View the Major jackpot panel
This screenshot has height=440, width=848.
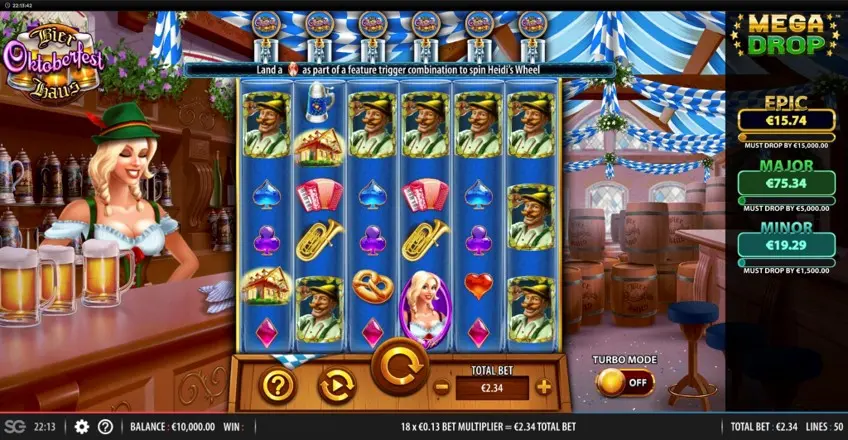pos(786,182)
